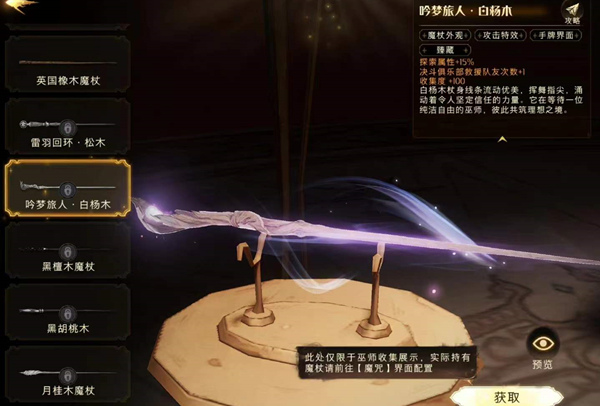Click the 获取 obtain button
This screenshot has height=406, width=600.
(506, 397)
